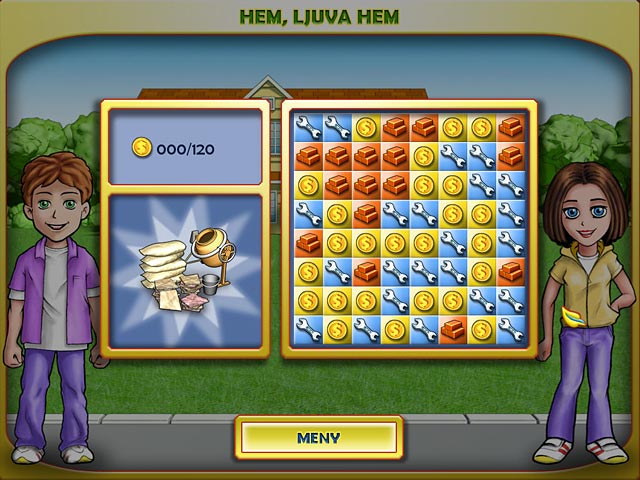
Task: Open the Meny button
Action: coord(319,437)
